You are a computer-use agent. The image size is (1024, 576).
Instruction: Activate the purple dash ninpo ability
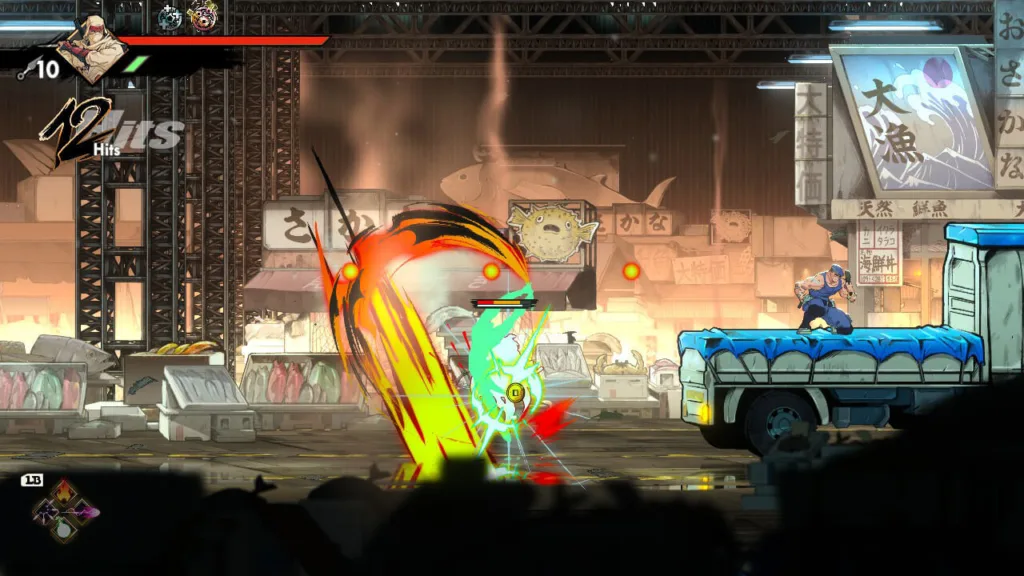coord(86,512)
